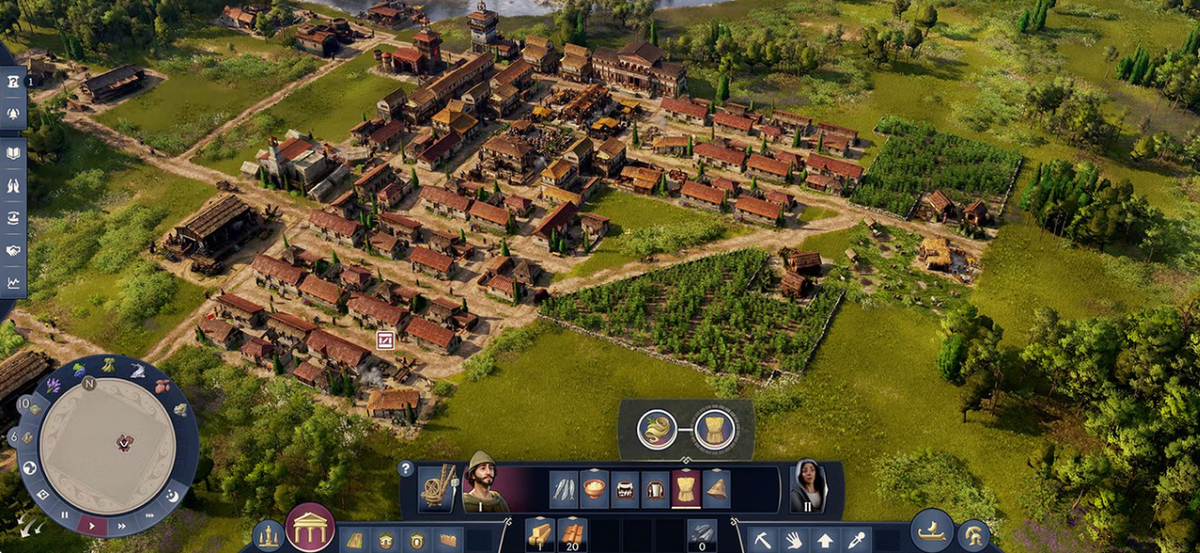Open the notifications bell
The height and width of the screenshot is (553, 1200).
[x=14, y=115]
